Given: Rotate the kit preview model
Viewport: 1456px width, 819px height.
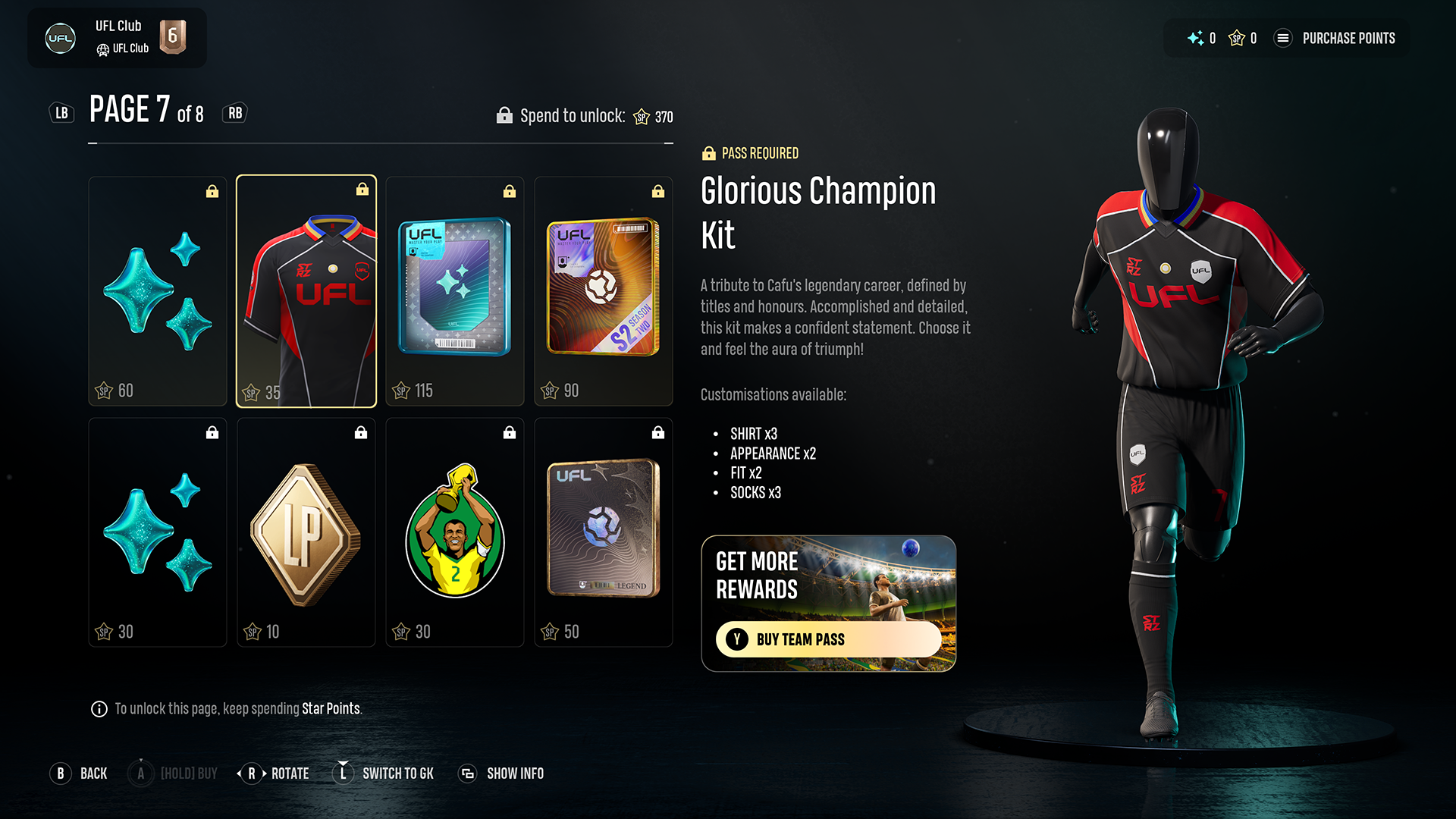Looking at the screenshot, I should (273, 773).
